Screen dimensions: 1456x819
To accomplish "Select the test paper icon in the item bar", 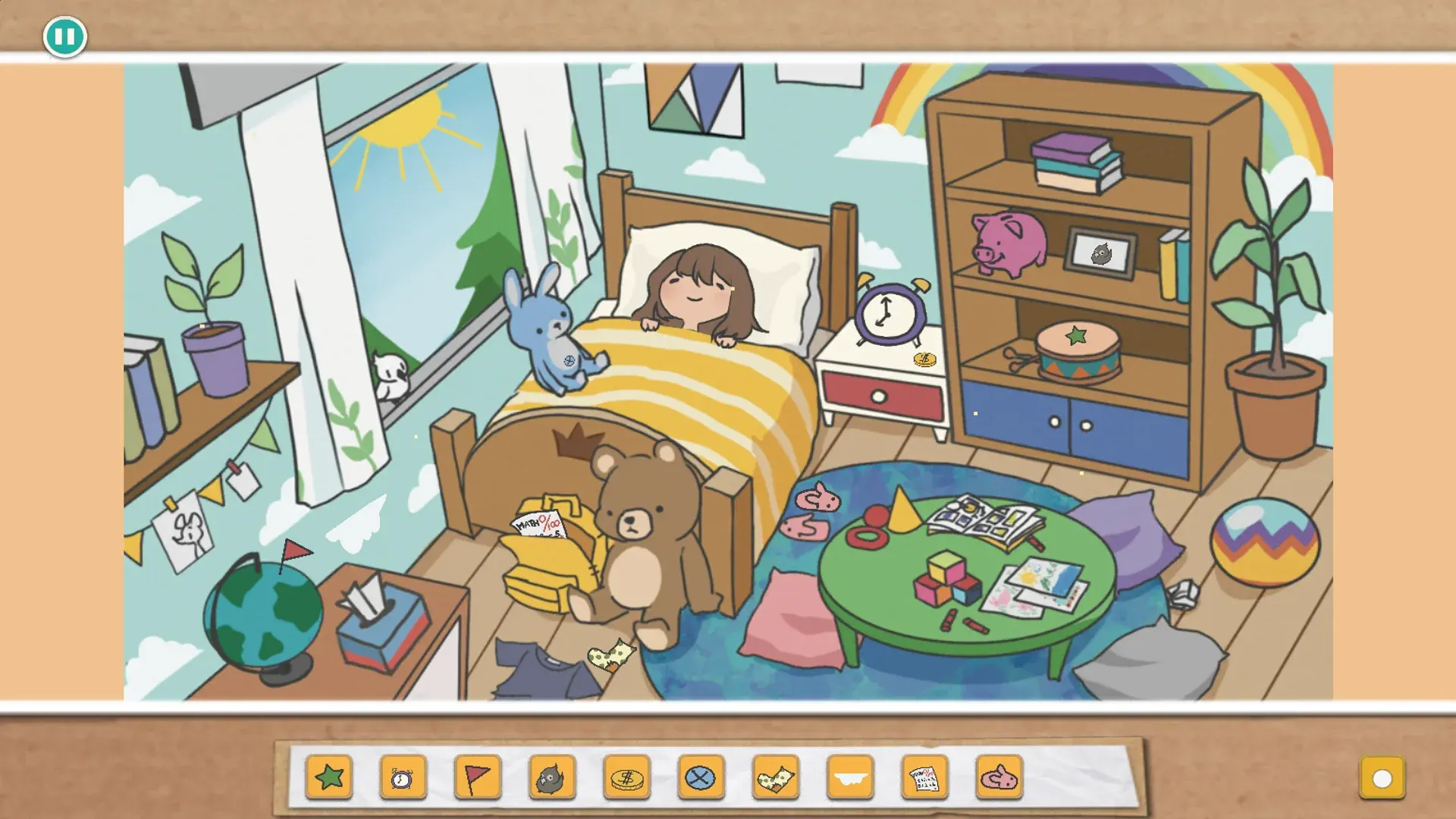I will click(924, 777).
